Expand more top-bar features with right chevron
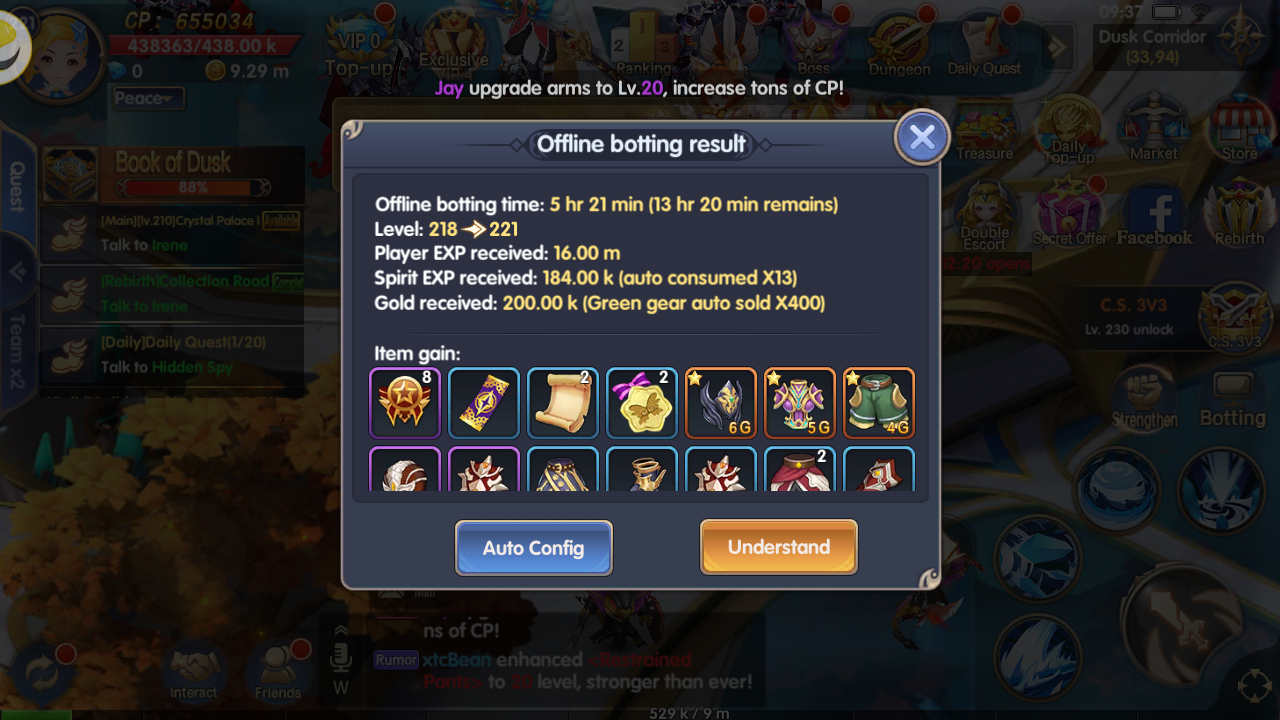This screenshot has width=1280, height=720. [x=1057, y=45]
